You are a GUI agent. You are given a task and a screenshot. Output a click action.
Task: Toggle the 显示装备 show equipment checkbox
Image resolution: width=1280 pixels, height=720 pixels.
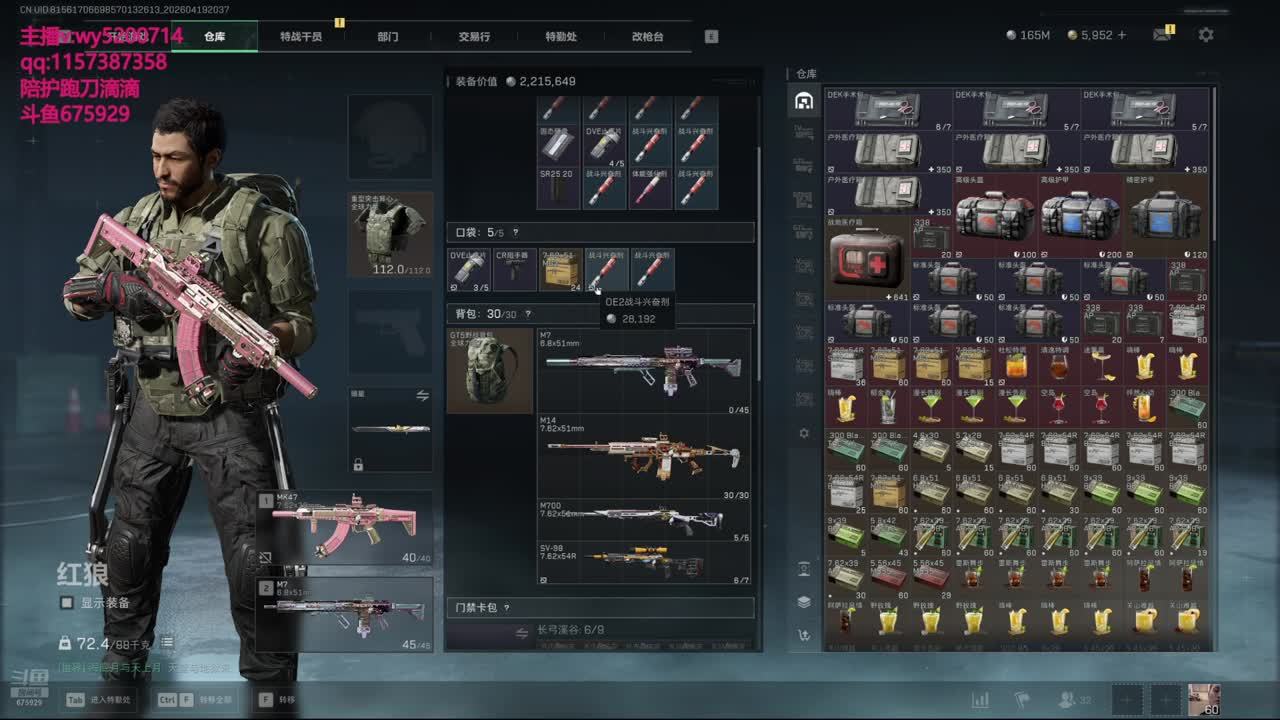67,603
